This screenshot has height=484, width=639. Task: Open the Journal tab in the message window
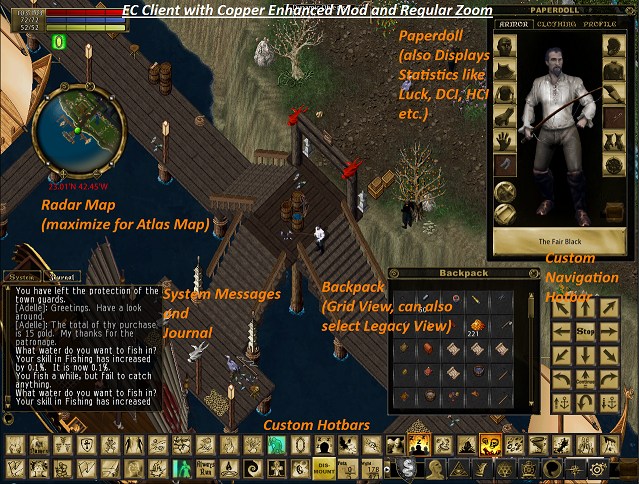pos(60,276)
